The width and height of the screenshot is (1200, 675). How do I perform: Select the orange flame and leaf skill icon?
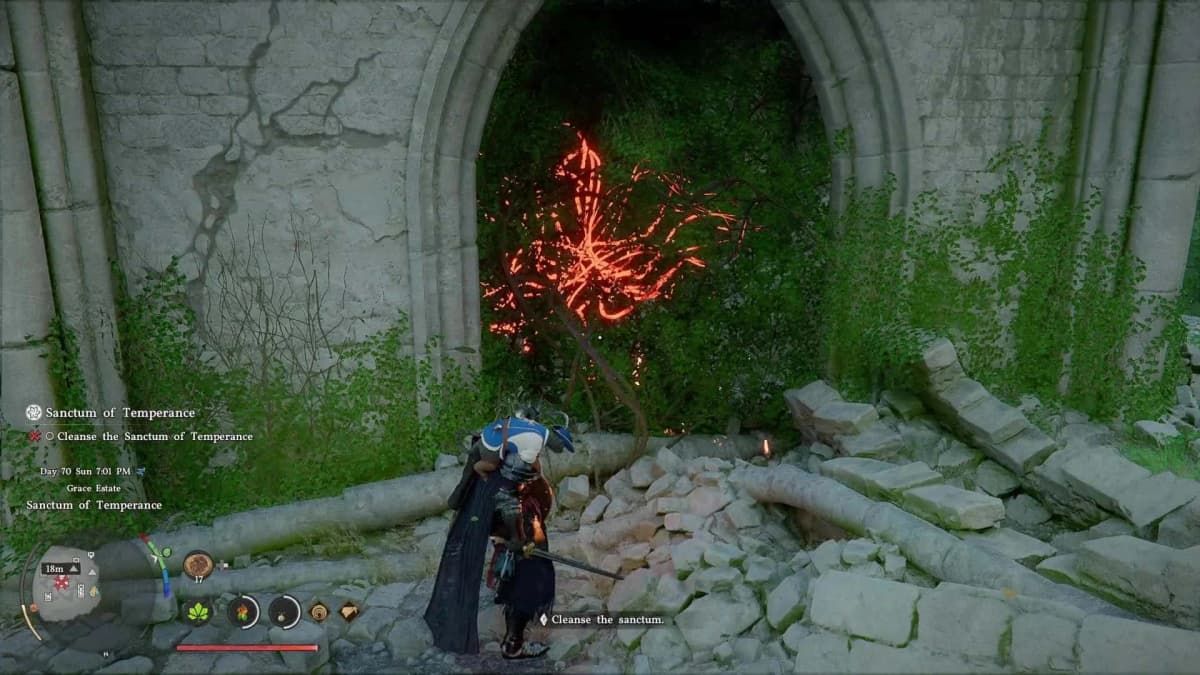coord(242,611)
